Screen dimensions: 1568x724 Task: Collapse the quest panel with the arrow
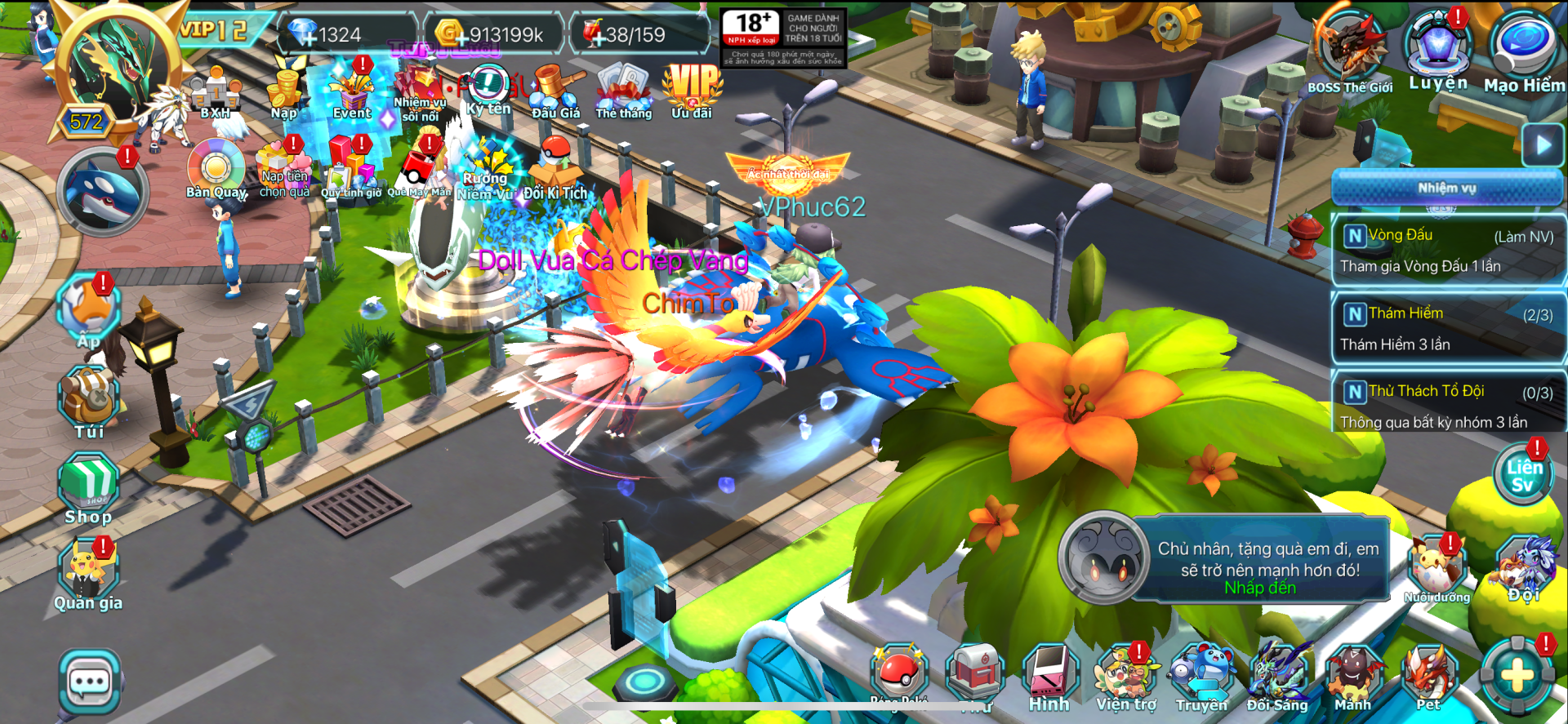click(x=1543, y=145)
